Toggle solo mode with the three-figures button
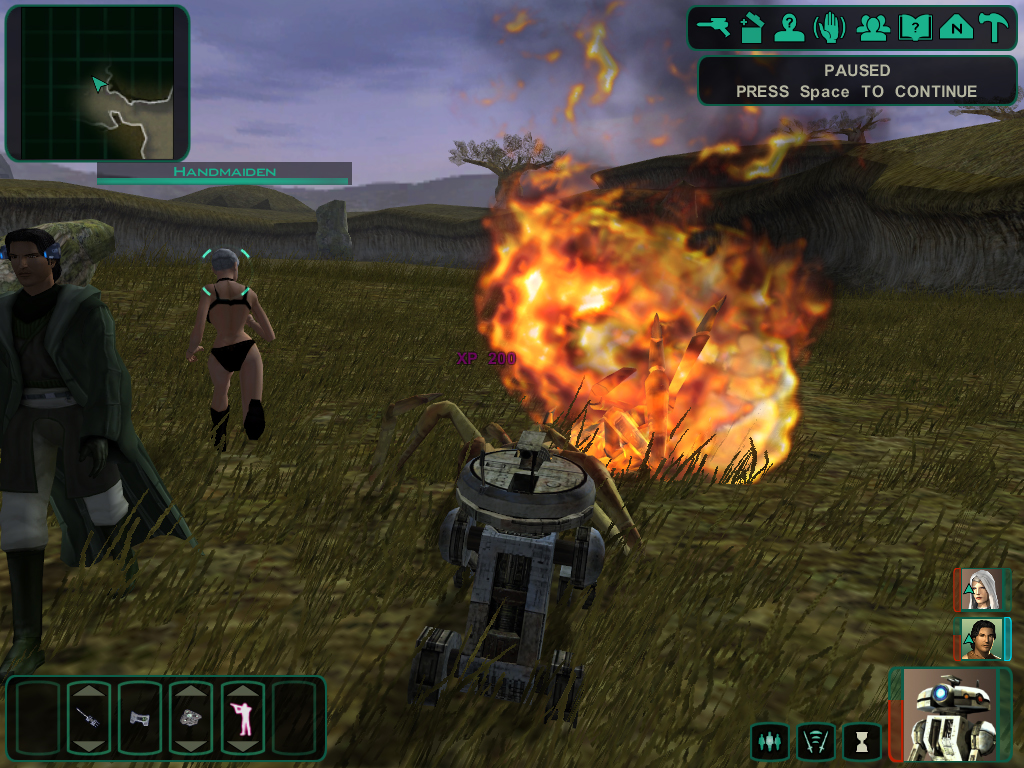The height and width of the screenshot is (768, 1024). pos(769,742)
